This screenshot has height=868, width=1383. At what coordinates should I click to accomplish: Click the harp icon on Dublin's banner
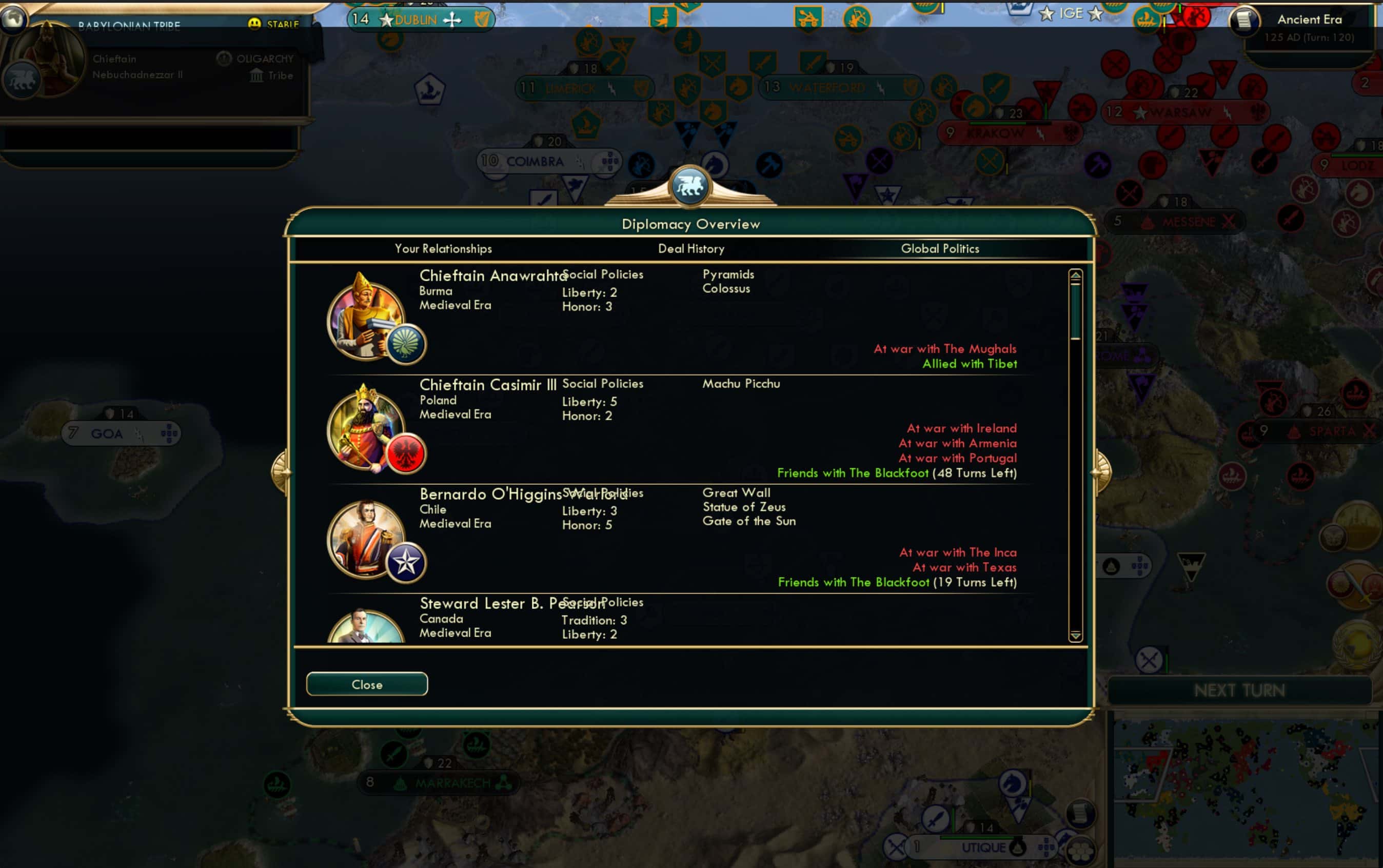(481, 19)
